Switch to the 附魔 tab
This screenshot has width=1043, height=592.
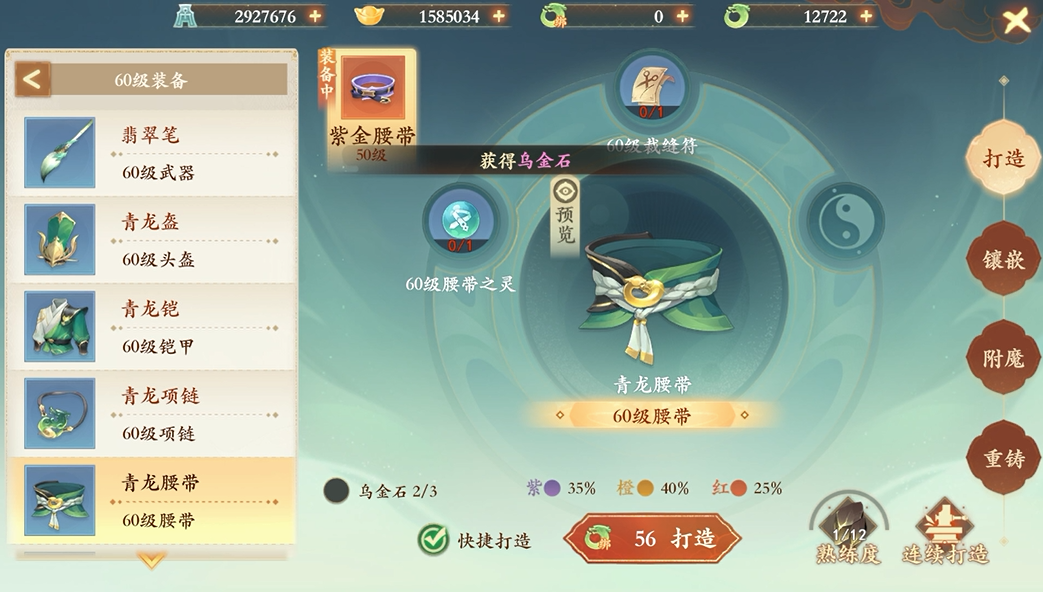click(x=1003, y=358)
